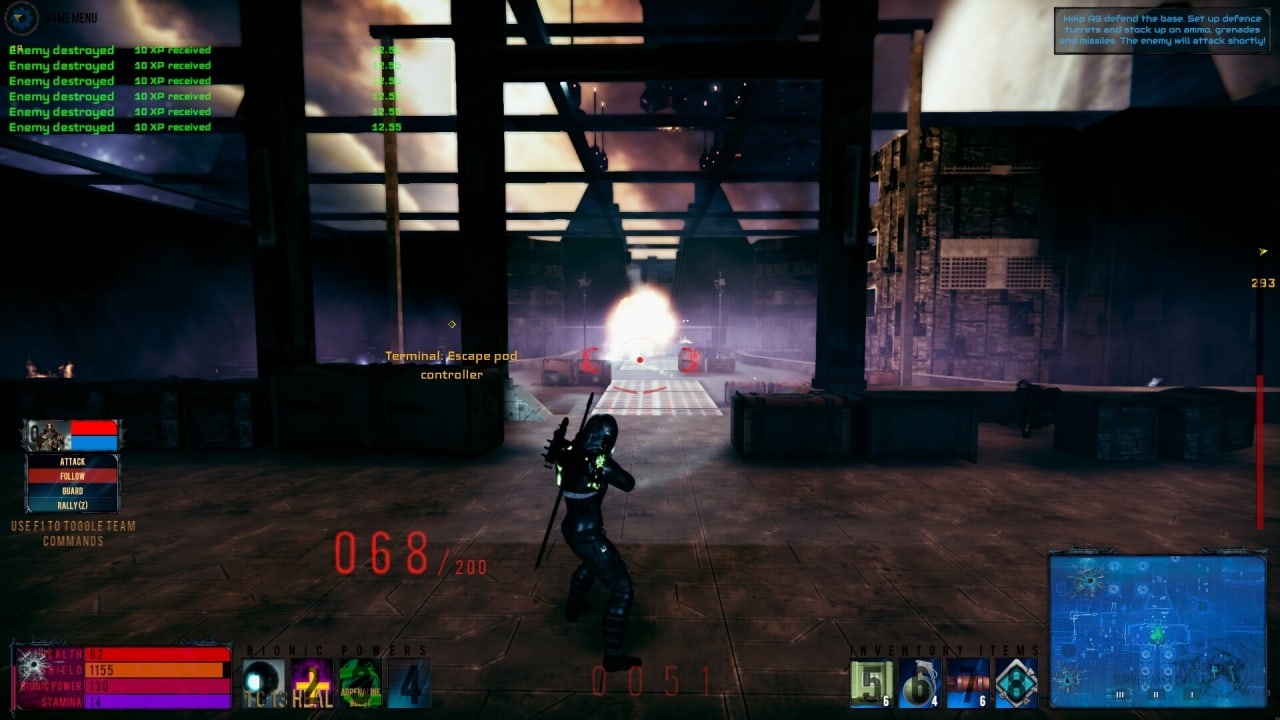Issue the Attack team command
This screenshot has height=720, width=1280.
point(72,462)
